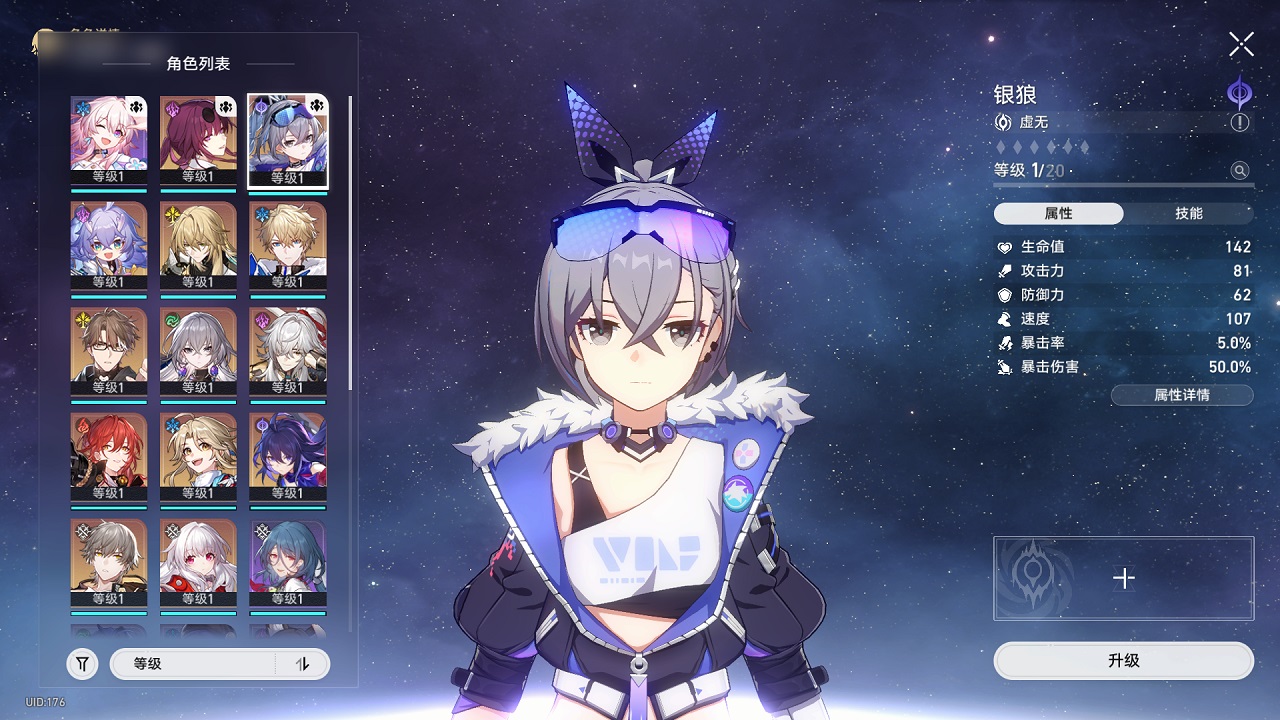The height and width of the screenshot is (720, 1280).
Task: Close the character details screen
Action: click(x=1241, y=44)
